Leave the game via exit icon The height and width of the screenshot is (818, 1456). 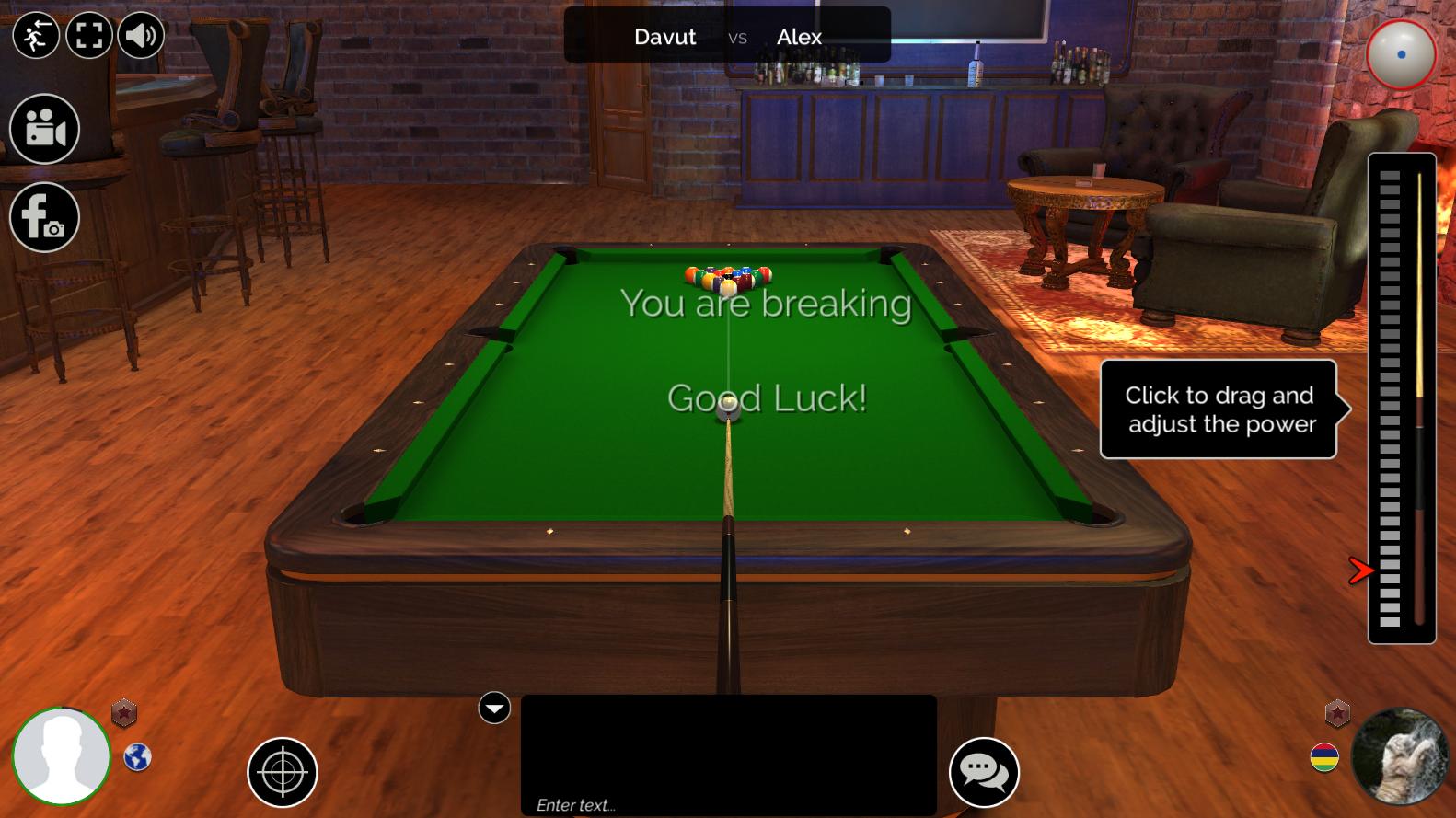(x=37, y=36)
